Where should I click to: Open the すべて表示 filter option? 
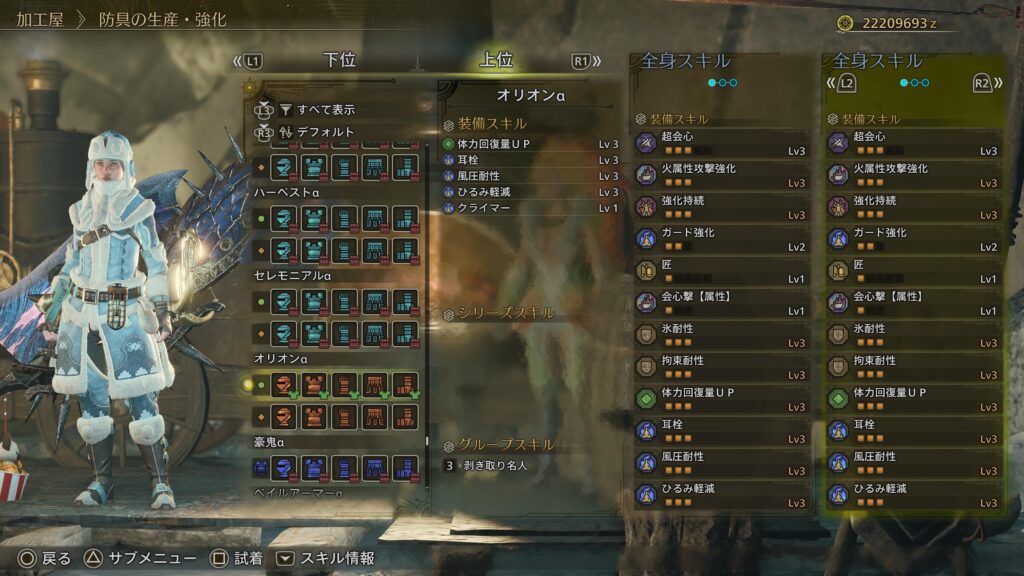325,110
